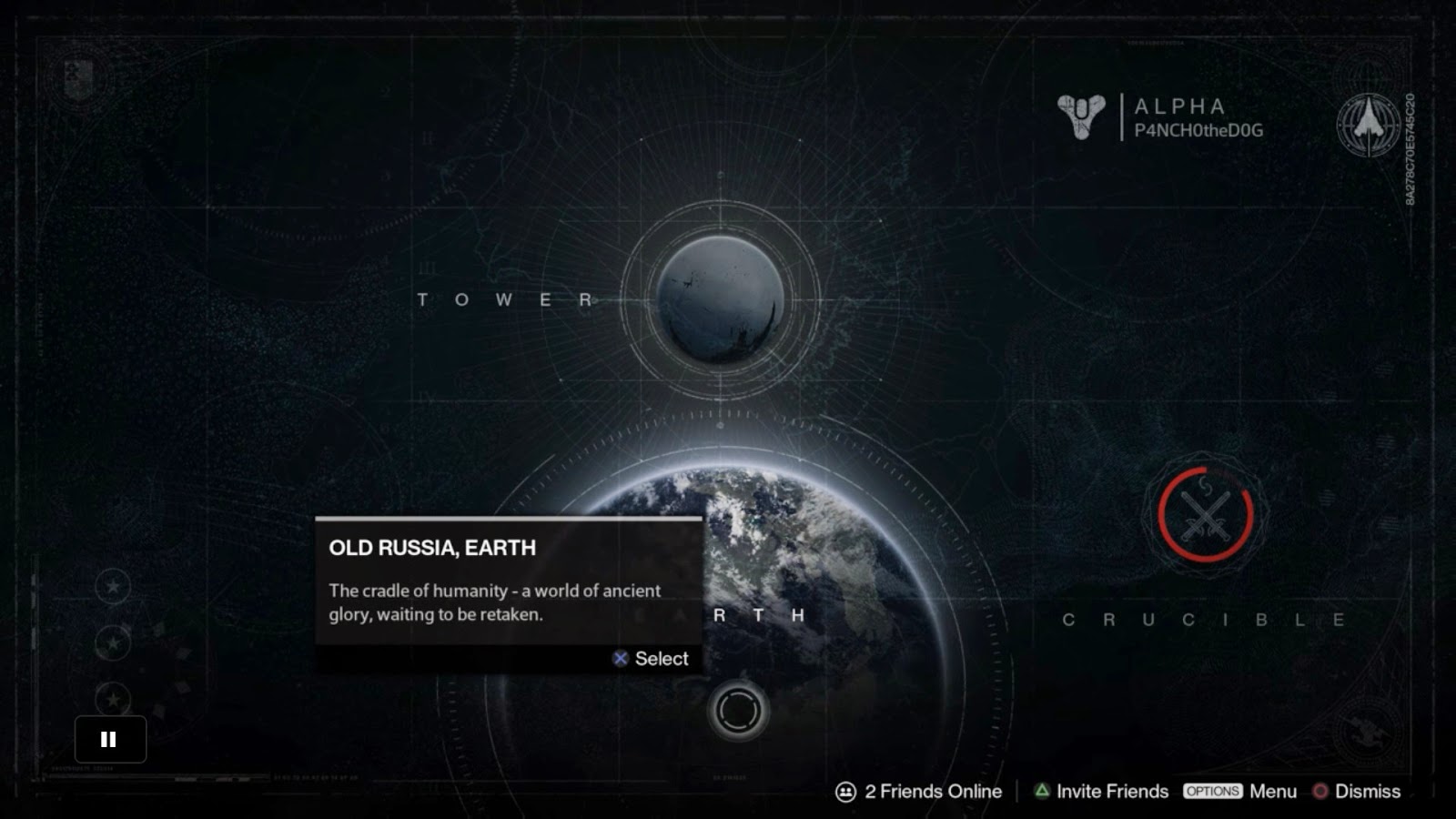This screenshot has width=1456, height=819.
Task: Open the Crucible crossed-swords node
Action: (1206, 515)
